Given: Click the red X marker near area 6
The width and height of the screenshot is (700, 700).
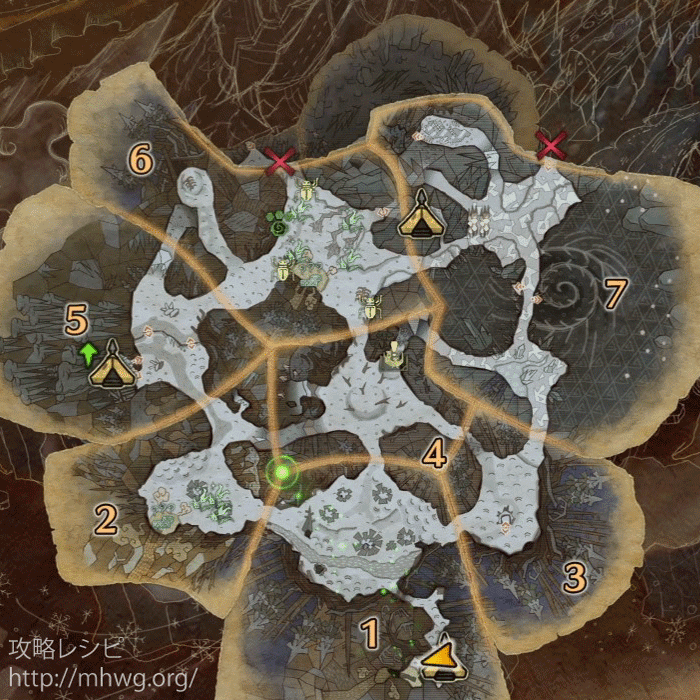Looking at the screenshot, I should tap(281, 160).
